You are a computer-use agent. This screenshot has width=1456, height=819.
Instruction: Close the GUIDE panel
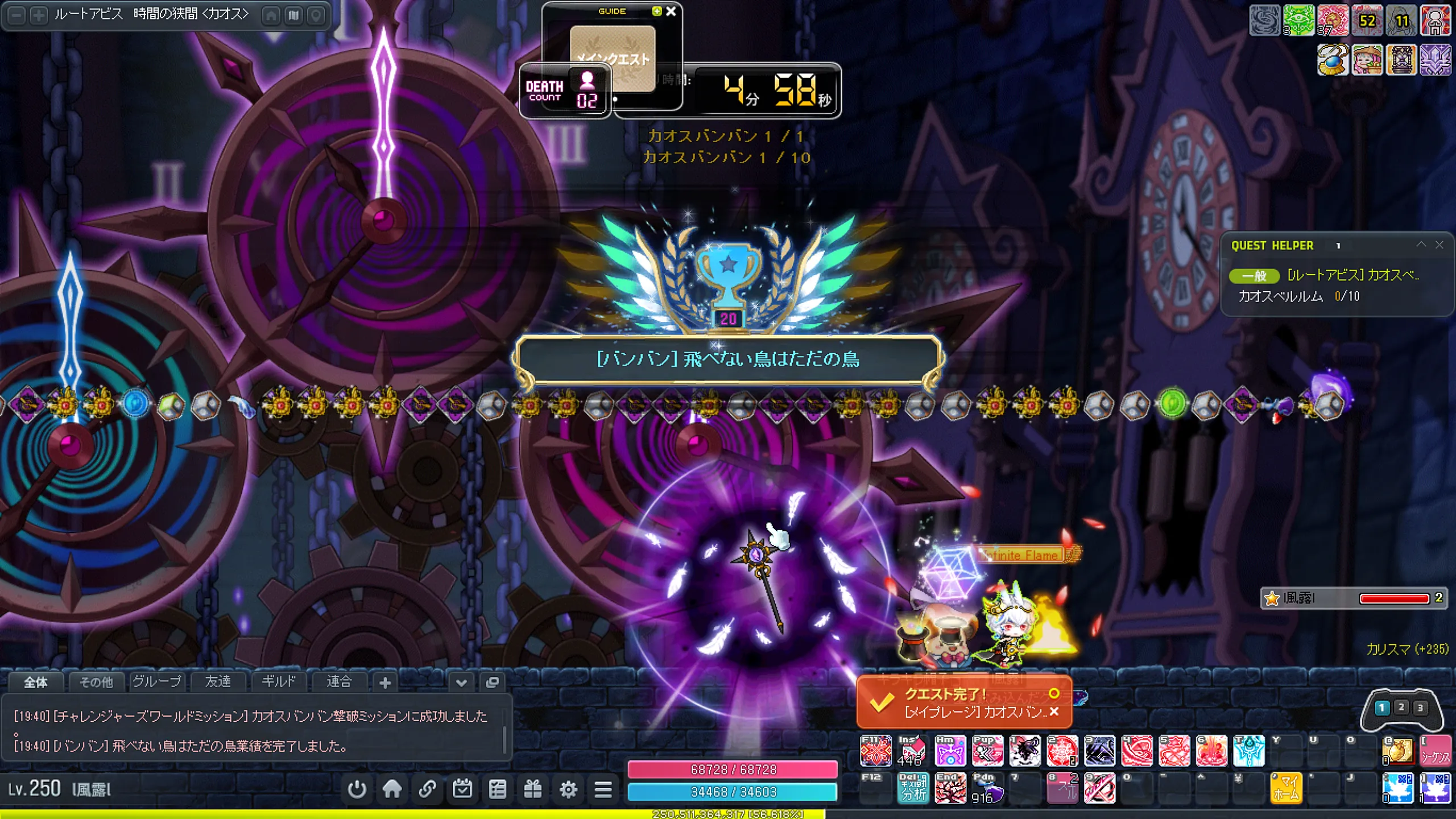(x=671, y=11)
